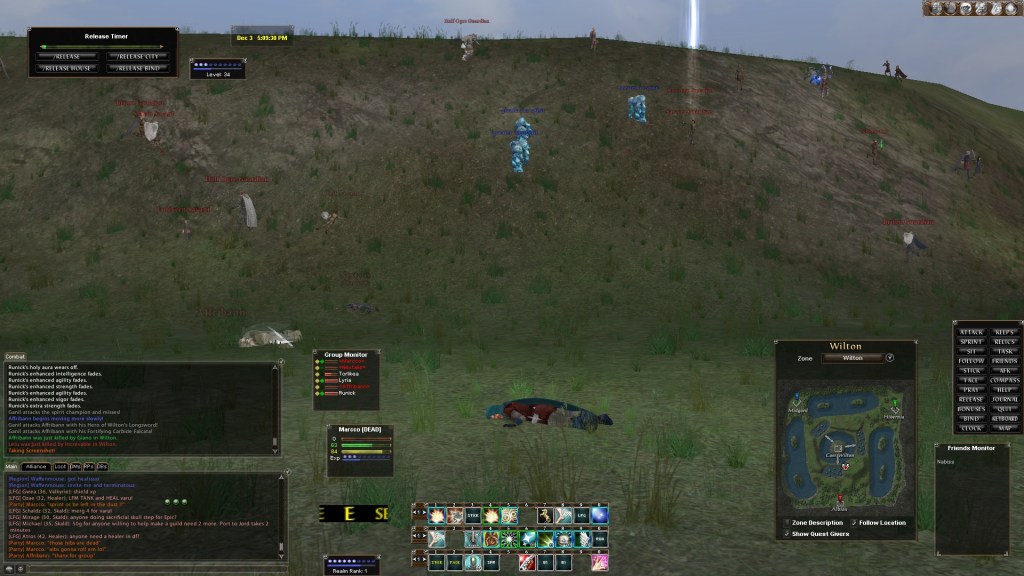Image resolution: width=1024 pixels, height=576 pixels.
Task: Select Runick in the Group Monitor
Action: tap(346, 393)
